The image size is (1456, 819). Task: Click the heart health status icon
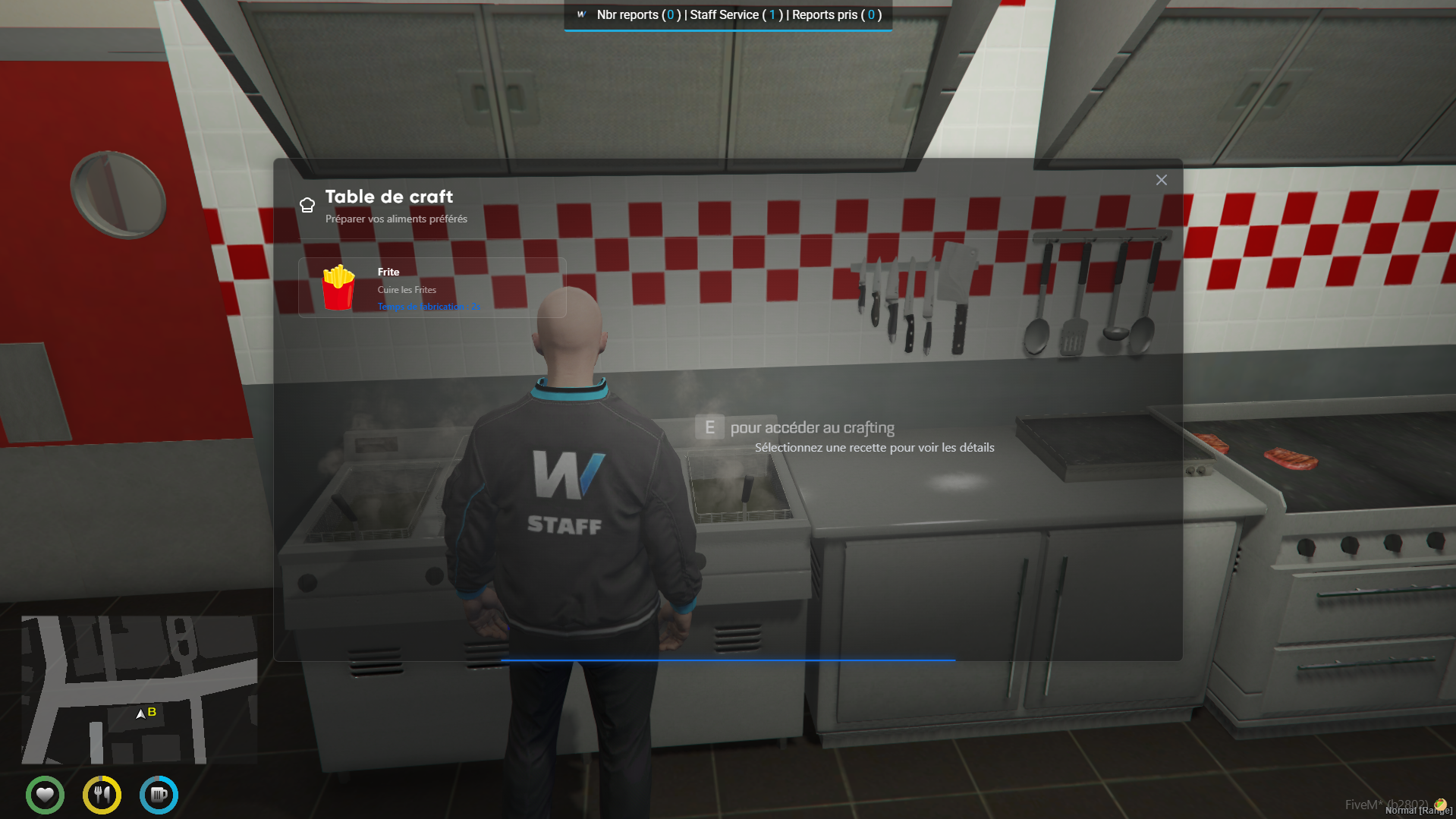click(45, 795)
